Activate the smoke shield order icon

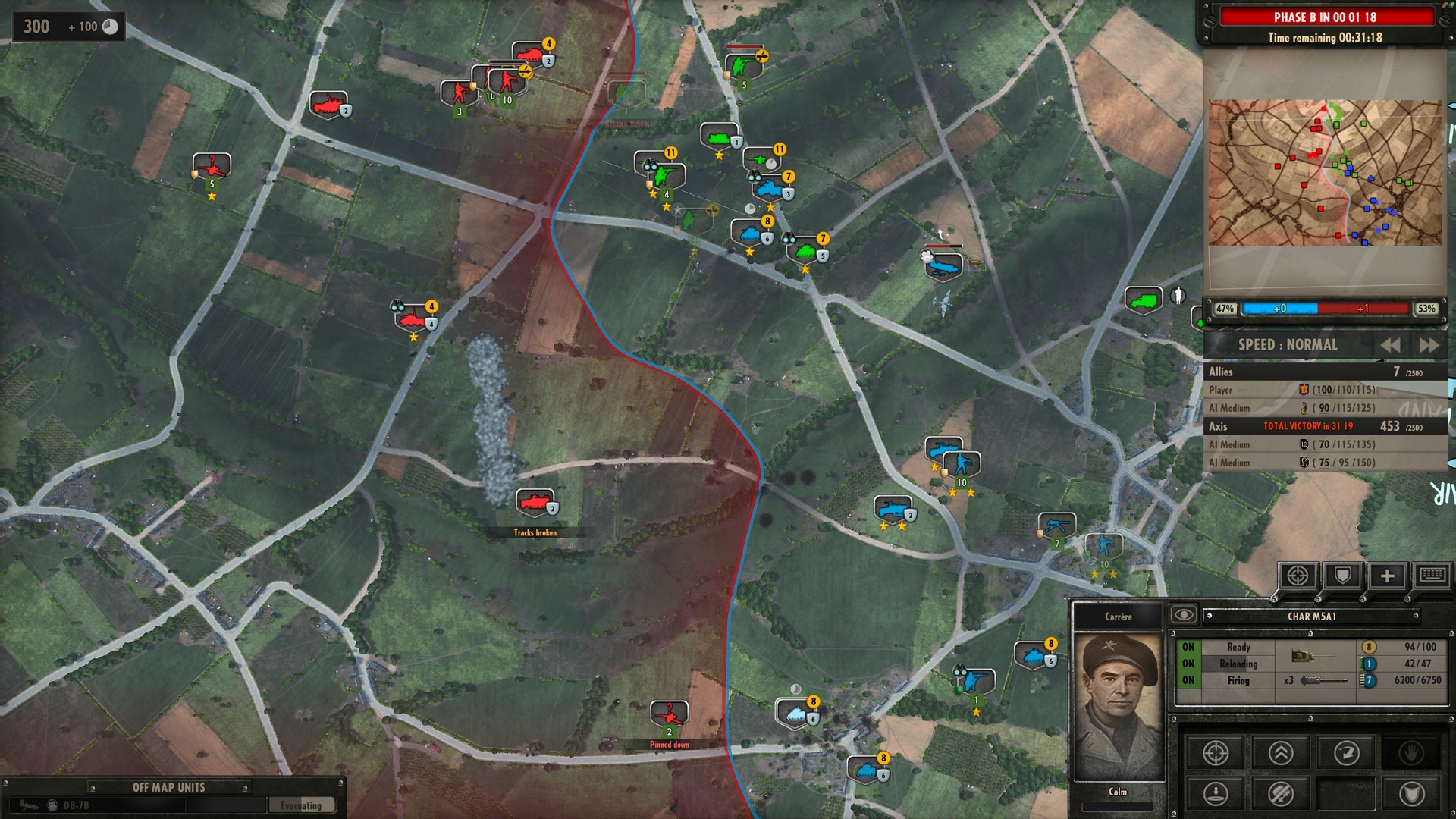1412,795
